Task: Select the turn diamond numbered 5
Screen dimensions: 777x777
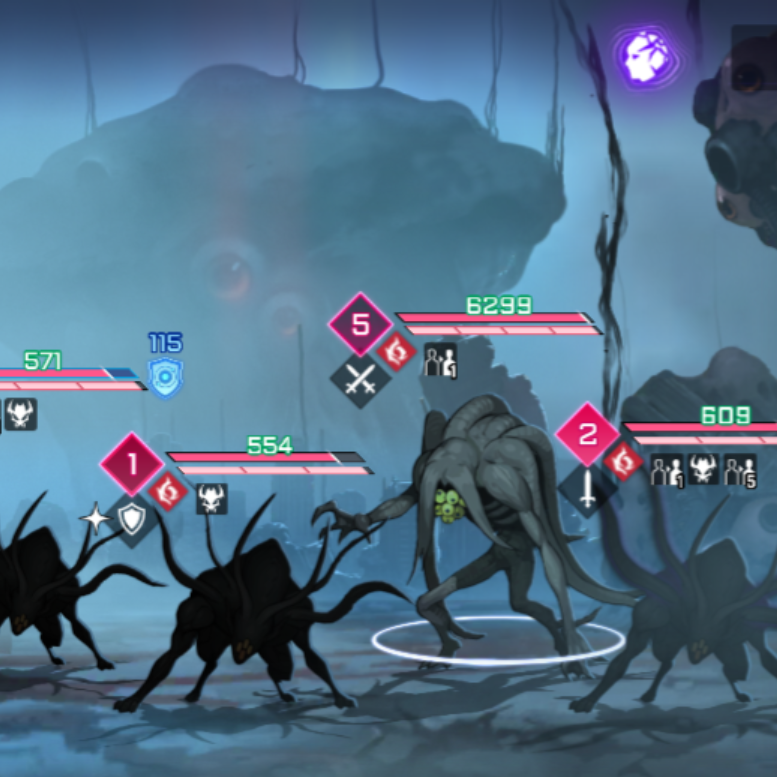Action: pos(361,325)
